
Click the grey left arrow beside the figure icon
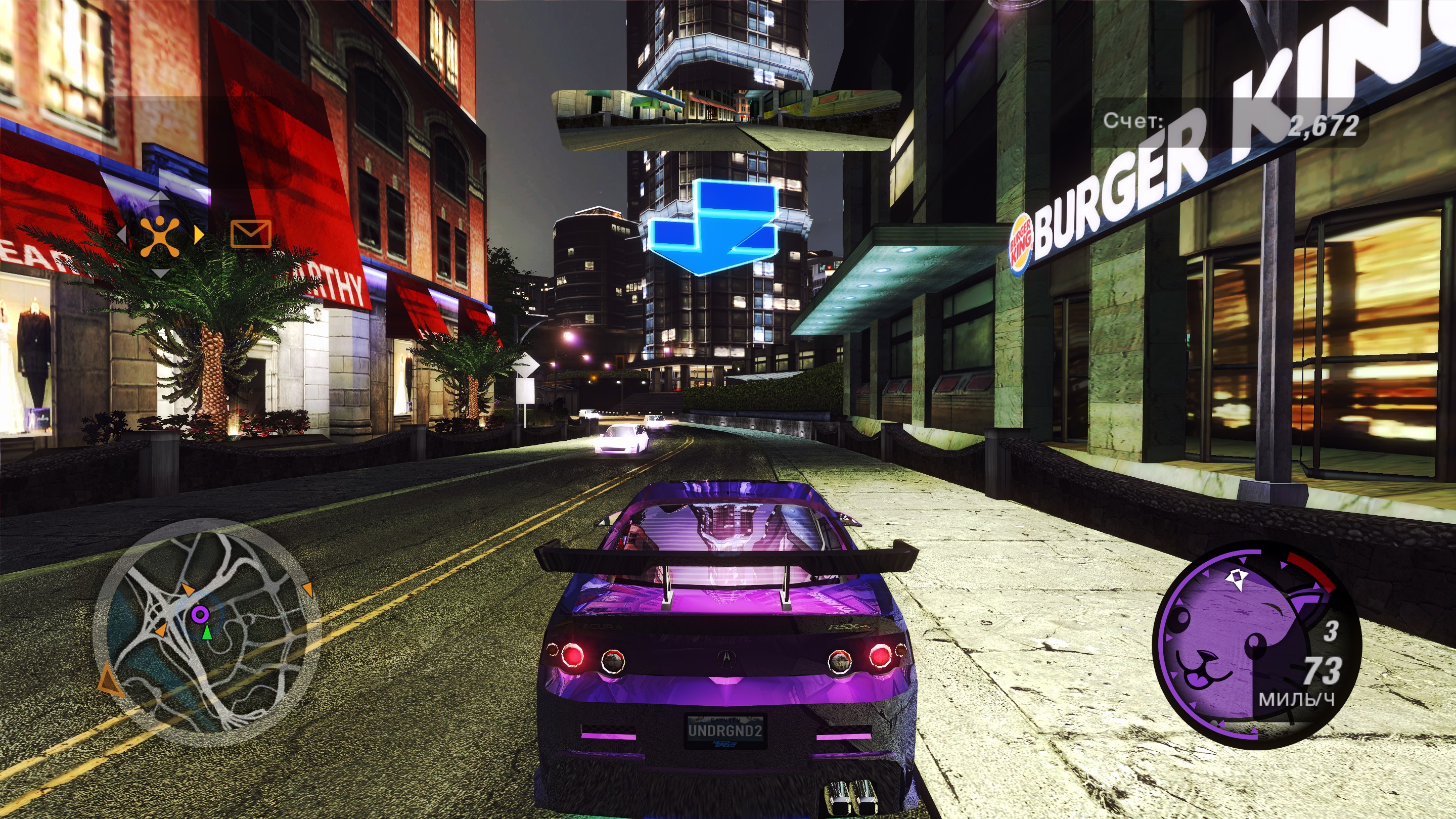121,234
